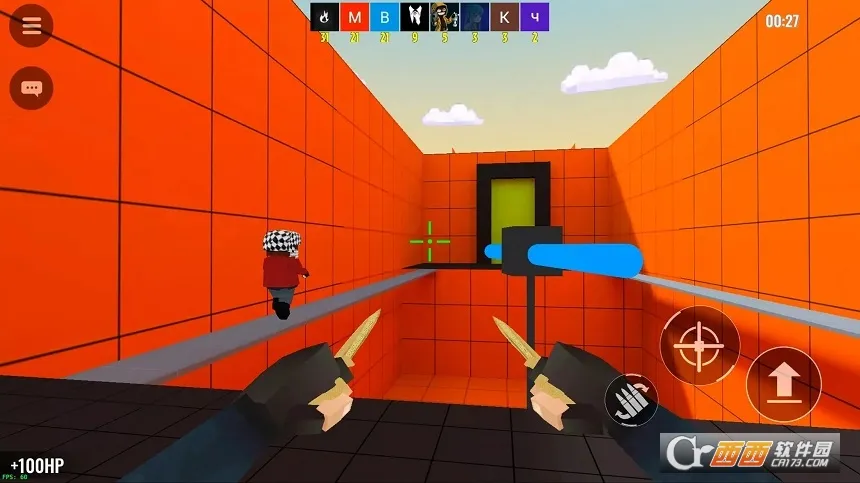This screenshot has width=860, height=483.
Task: Select the purple Ч player avatar
Action: point(534,17)
